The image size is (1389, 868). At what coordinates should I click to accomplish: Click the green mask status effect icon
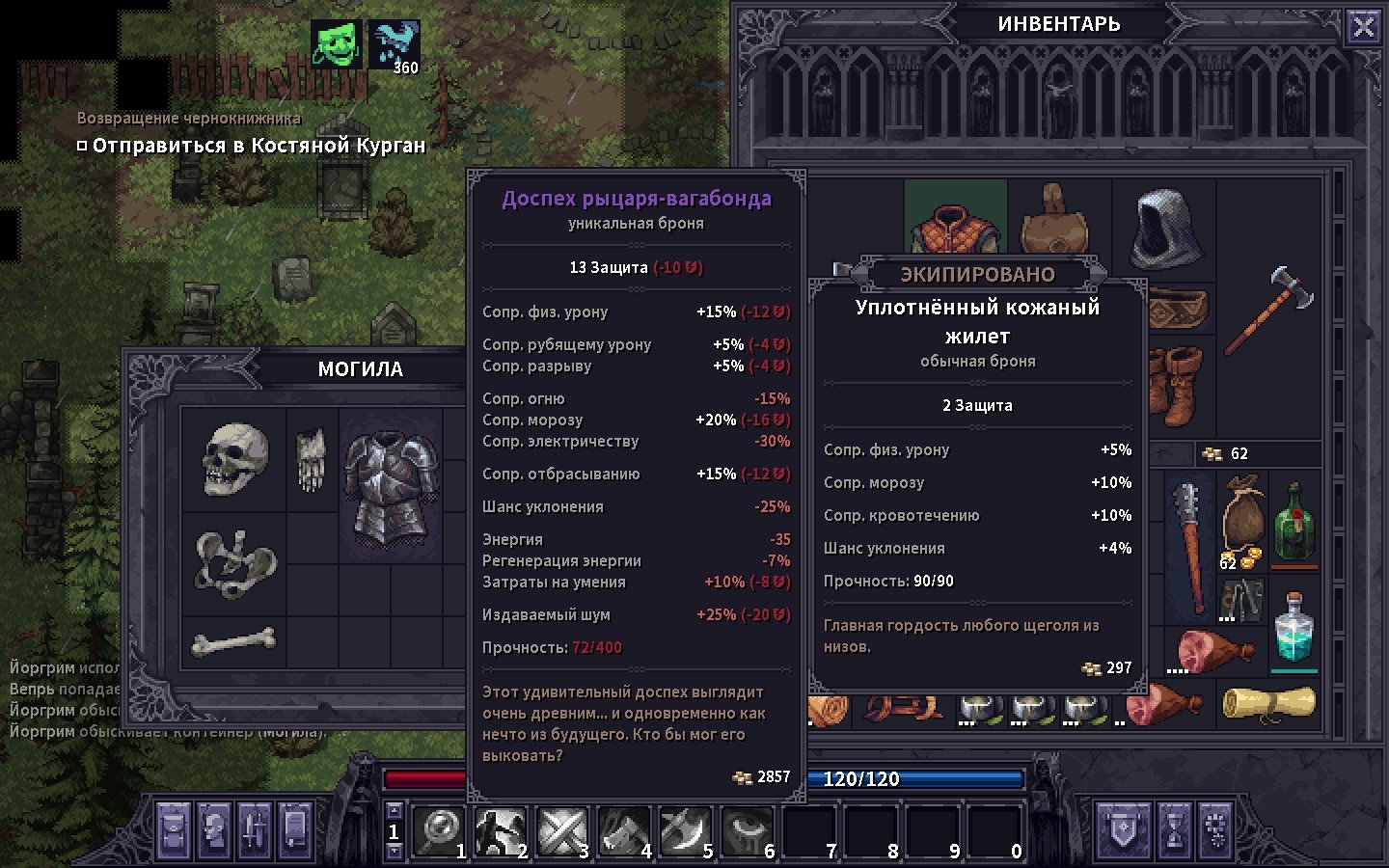(x=337, y=44)
